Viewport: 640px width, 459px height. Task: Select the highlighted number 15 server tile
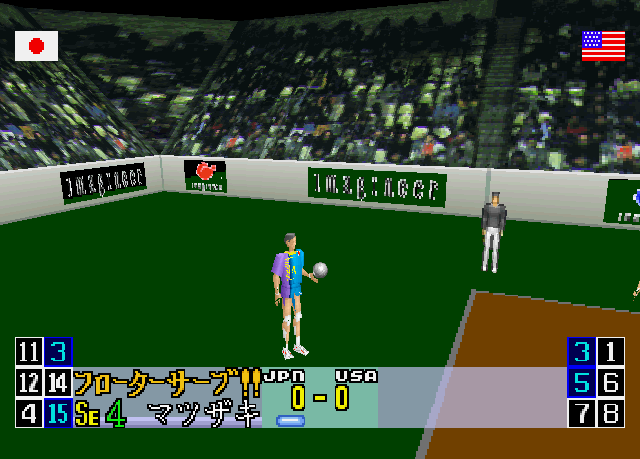pos(59,413)
